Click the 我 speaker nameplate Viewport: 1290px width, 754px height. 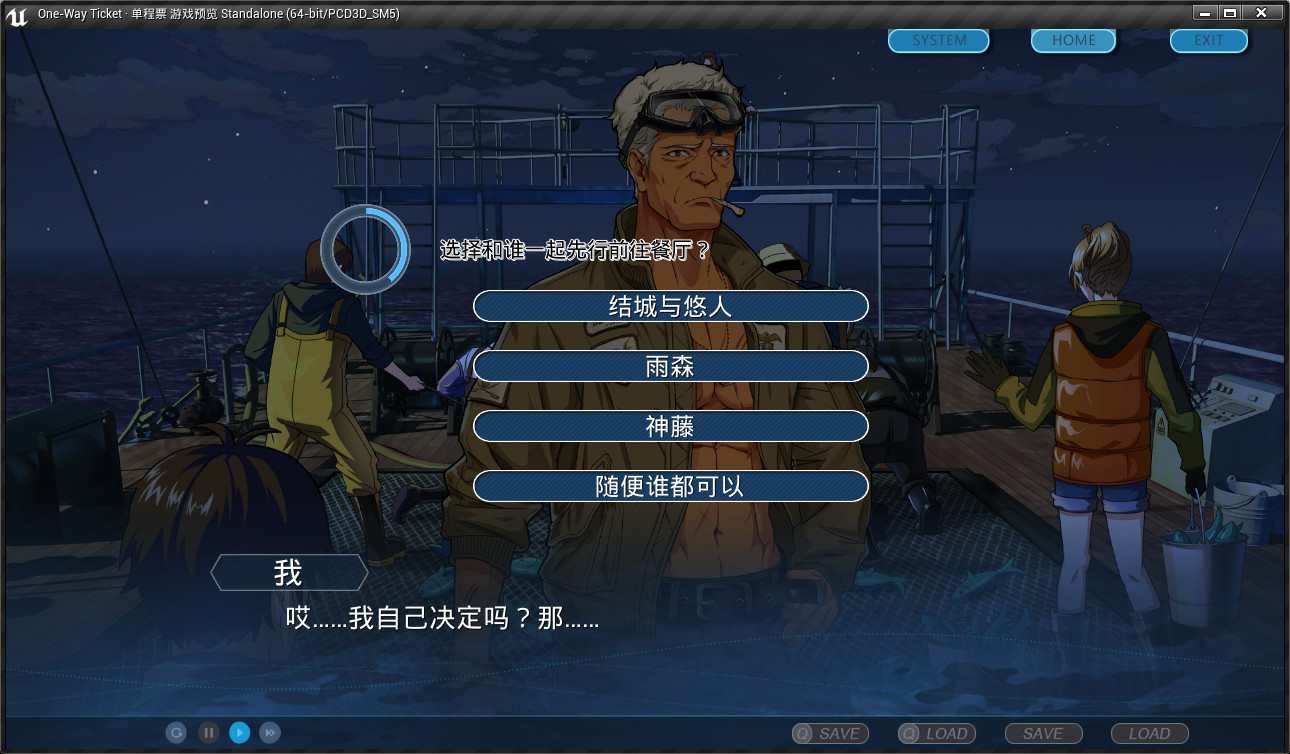(x=288, y=571)
